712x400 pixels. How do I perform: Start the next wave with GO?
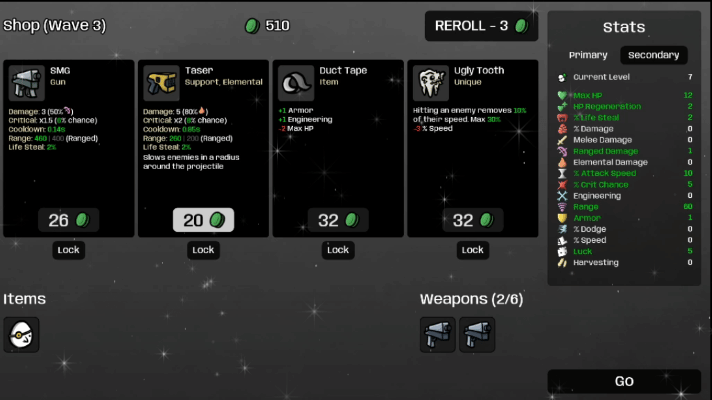click(x=624, y=381)
